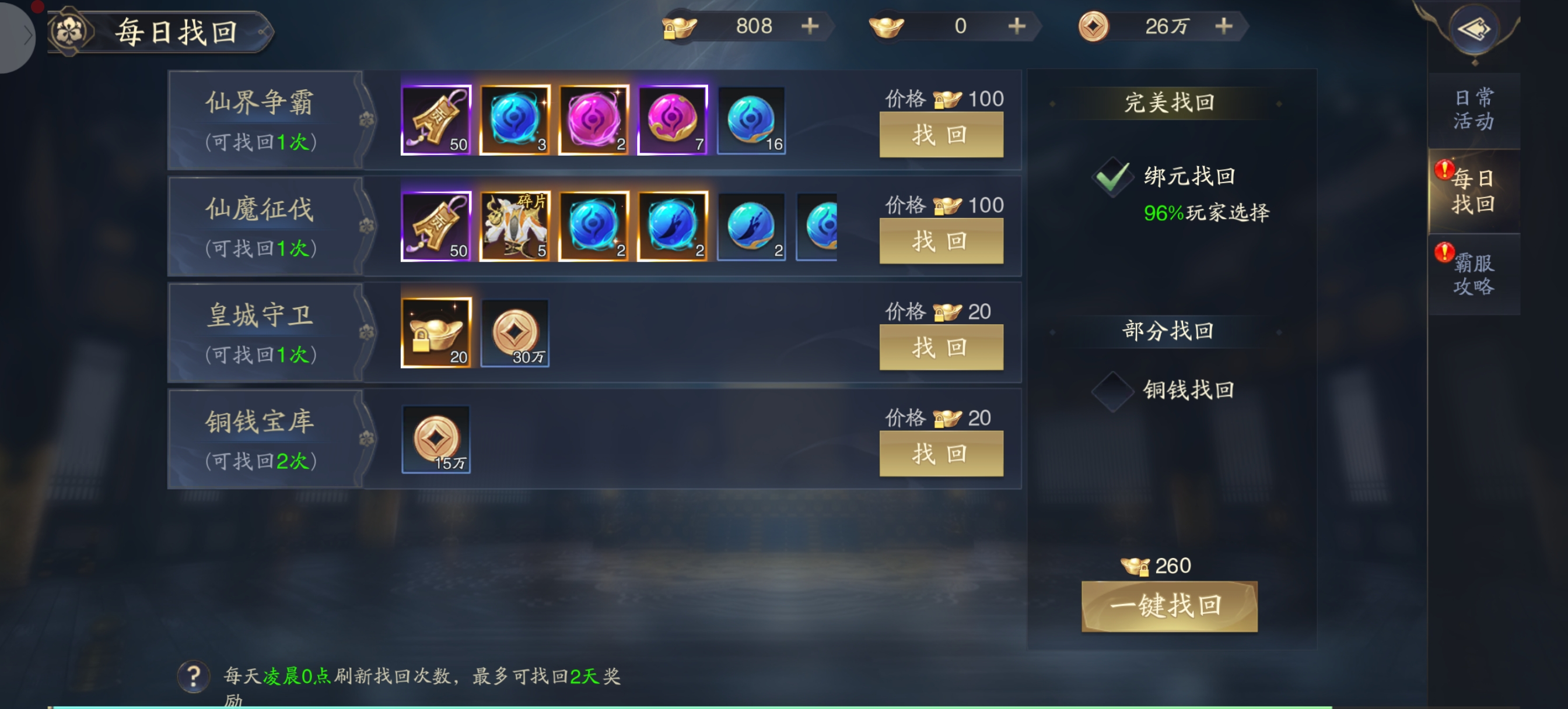Click the 一键找回 one-key retrieve button
This screenshot has height=709, width=1568.
coord(1168,606)
